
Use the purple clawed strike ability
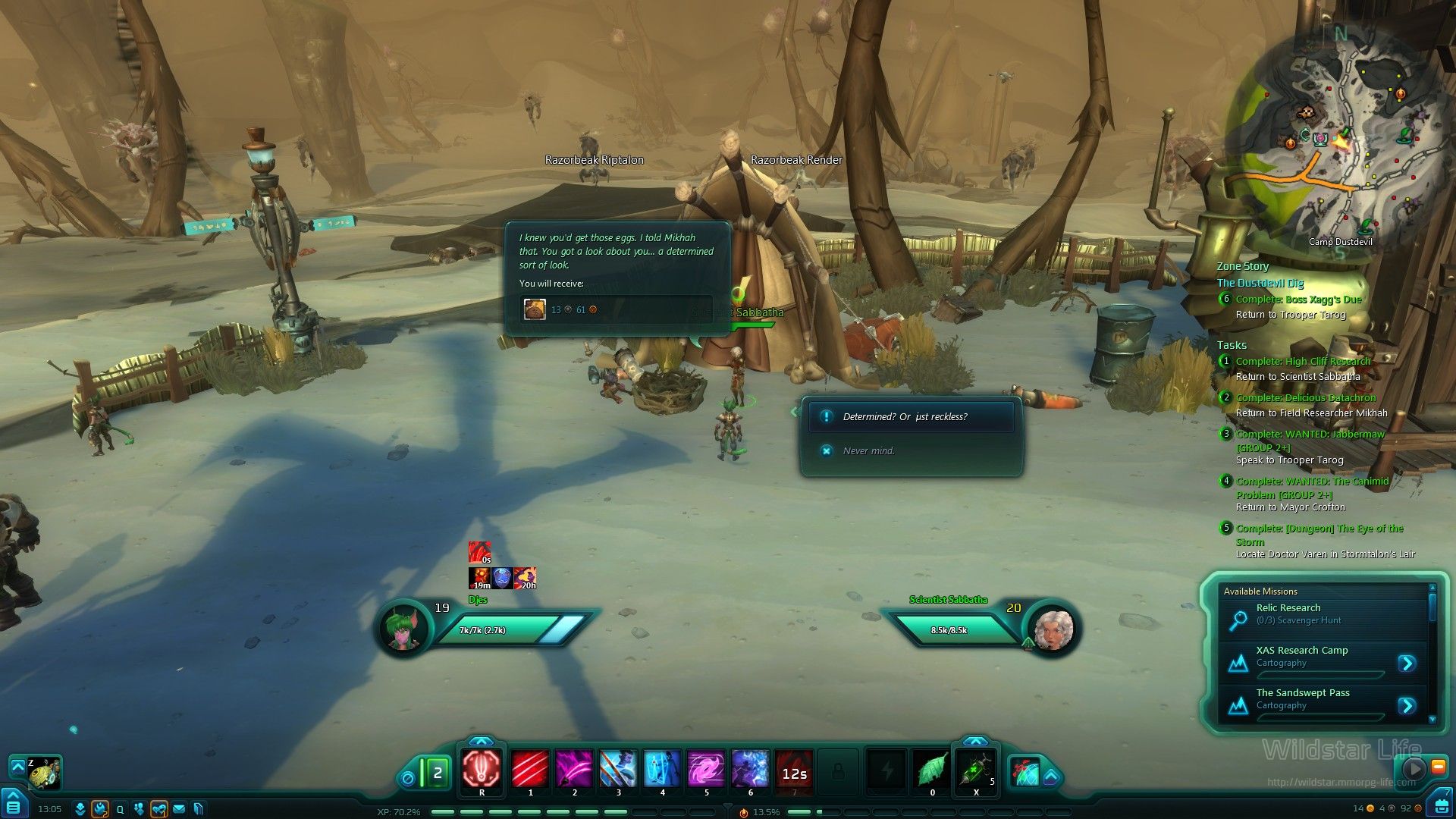click(x=574, y=770)
